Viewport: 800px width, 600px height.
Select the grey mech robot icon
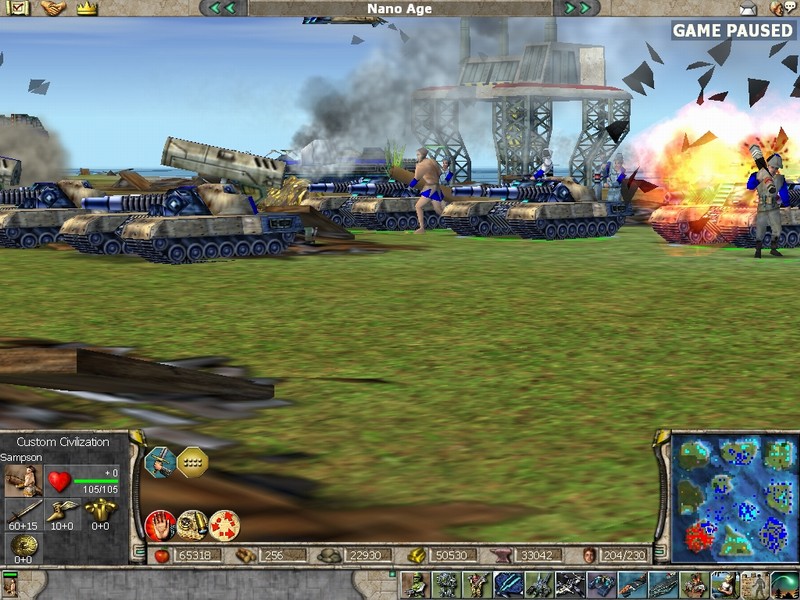(446, 585)
